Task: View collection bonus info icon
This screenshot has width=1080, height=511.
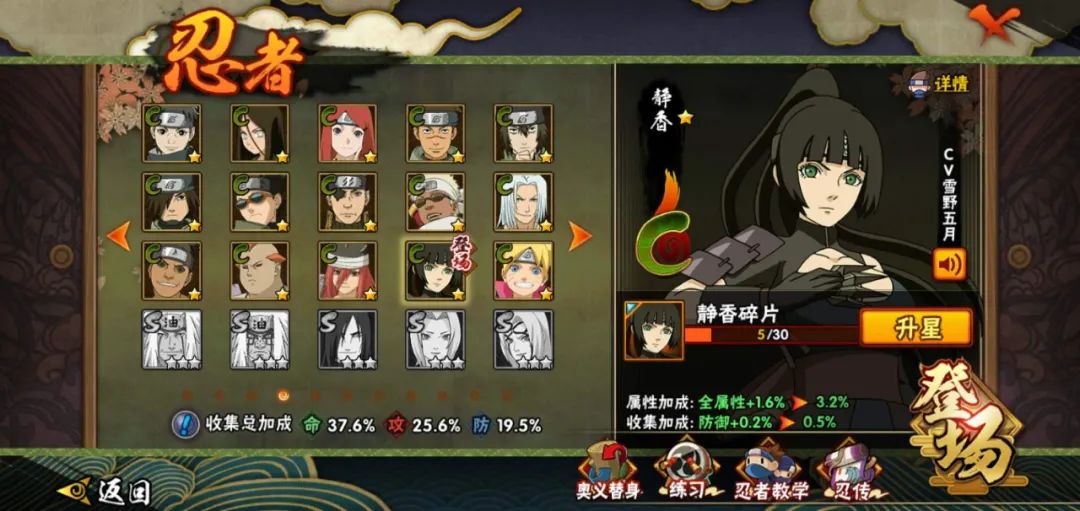Action: click(x=186, y=424)
